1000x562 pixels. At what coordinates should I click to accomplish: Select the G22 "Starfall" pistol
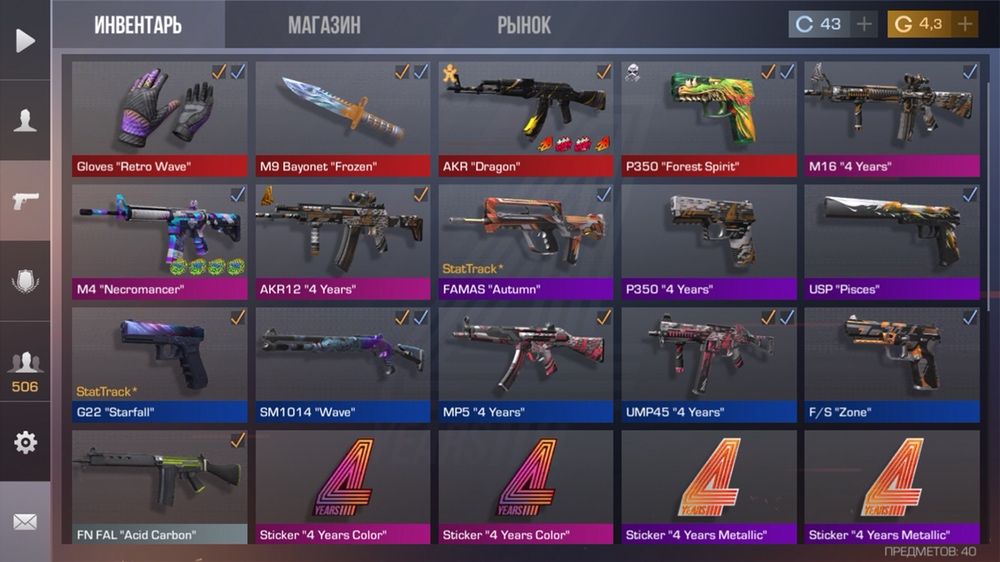point(160,364)
